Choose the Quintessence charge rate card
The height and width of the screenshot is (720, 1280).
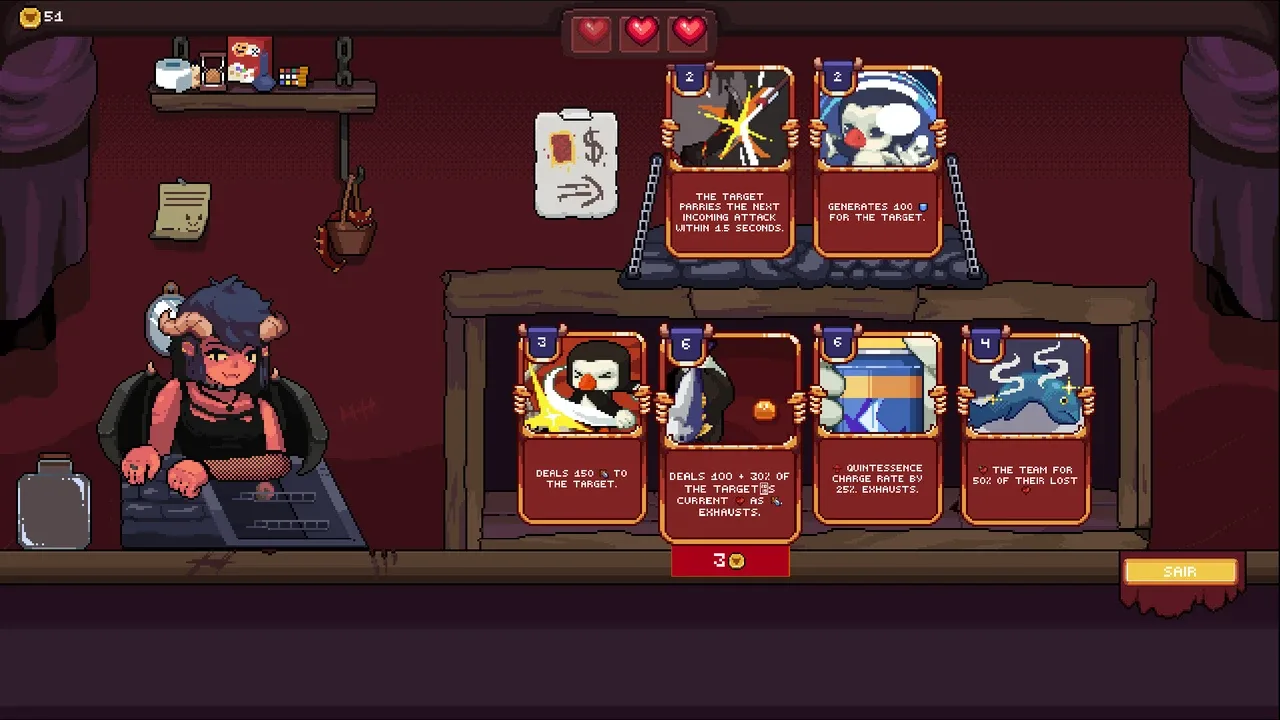pos(877,428)
